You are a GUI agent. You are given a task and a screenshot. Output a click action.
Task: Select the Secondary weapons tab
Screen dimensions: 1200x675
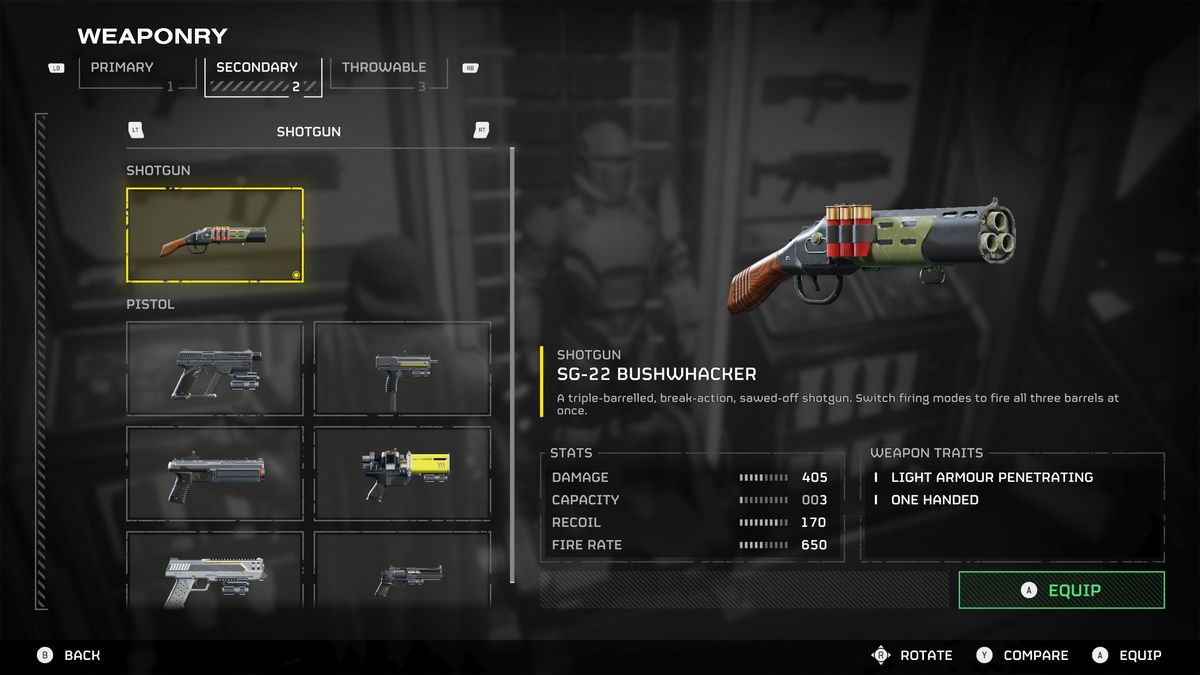[x=262, y=75]
